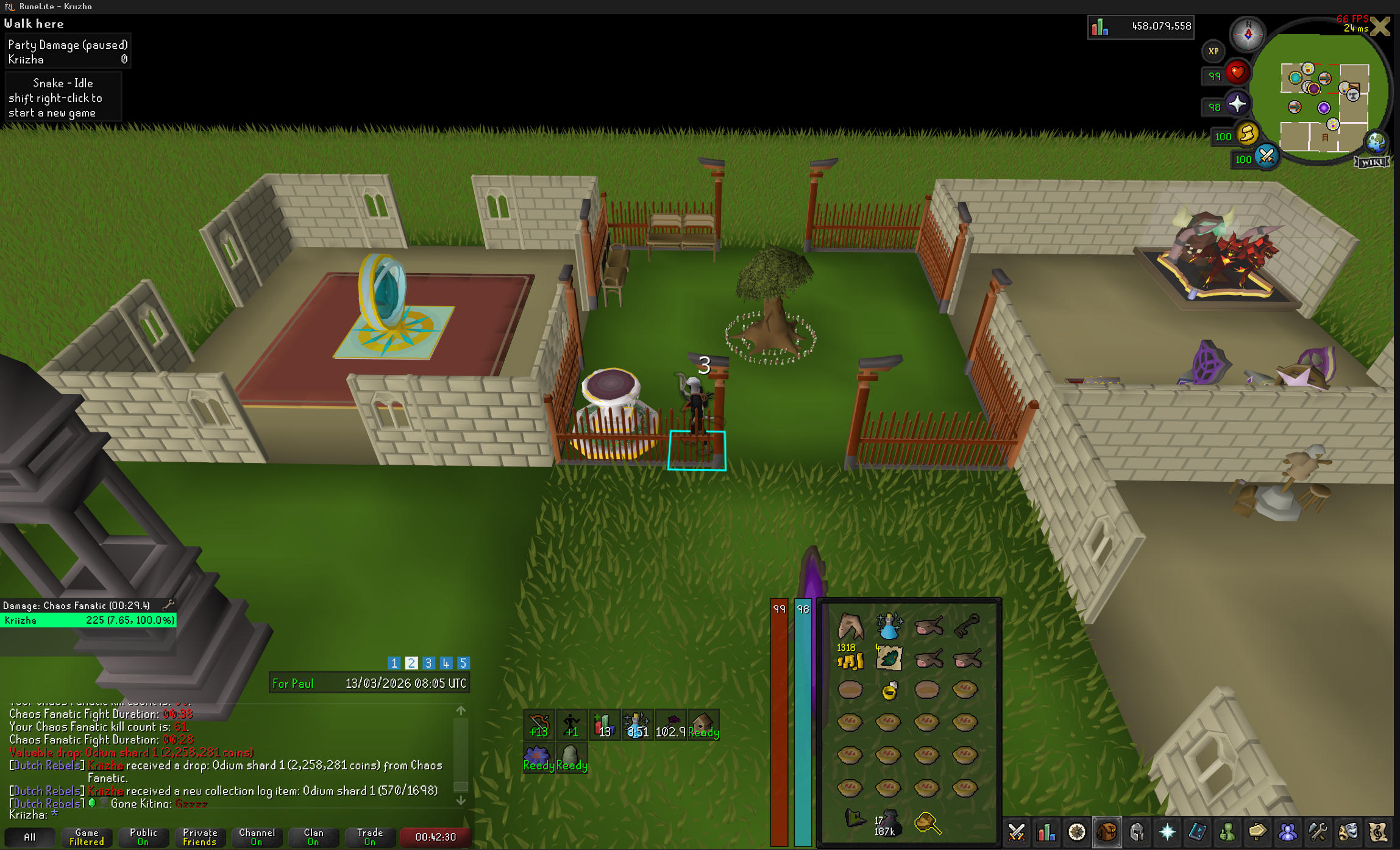Toggle the XP drops orb
1400x850 pixels.
(1213, 51)
